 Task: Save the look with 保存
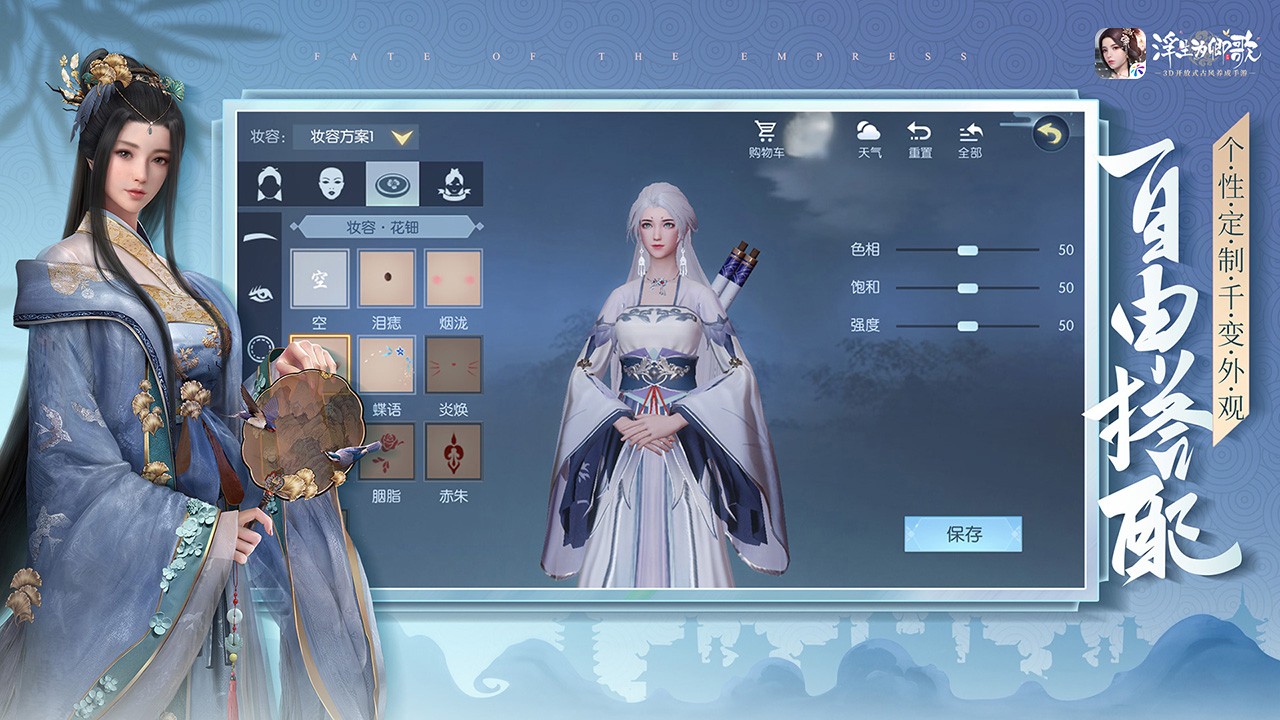pyautogui.click(x=963, y=534)
